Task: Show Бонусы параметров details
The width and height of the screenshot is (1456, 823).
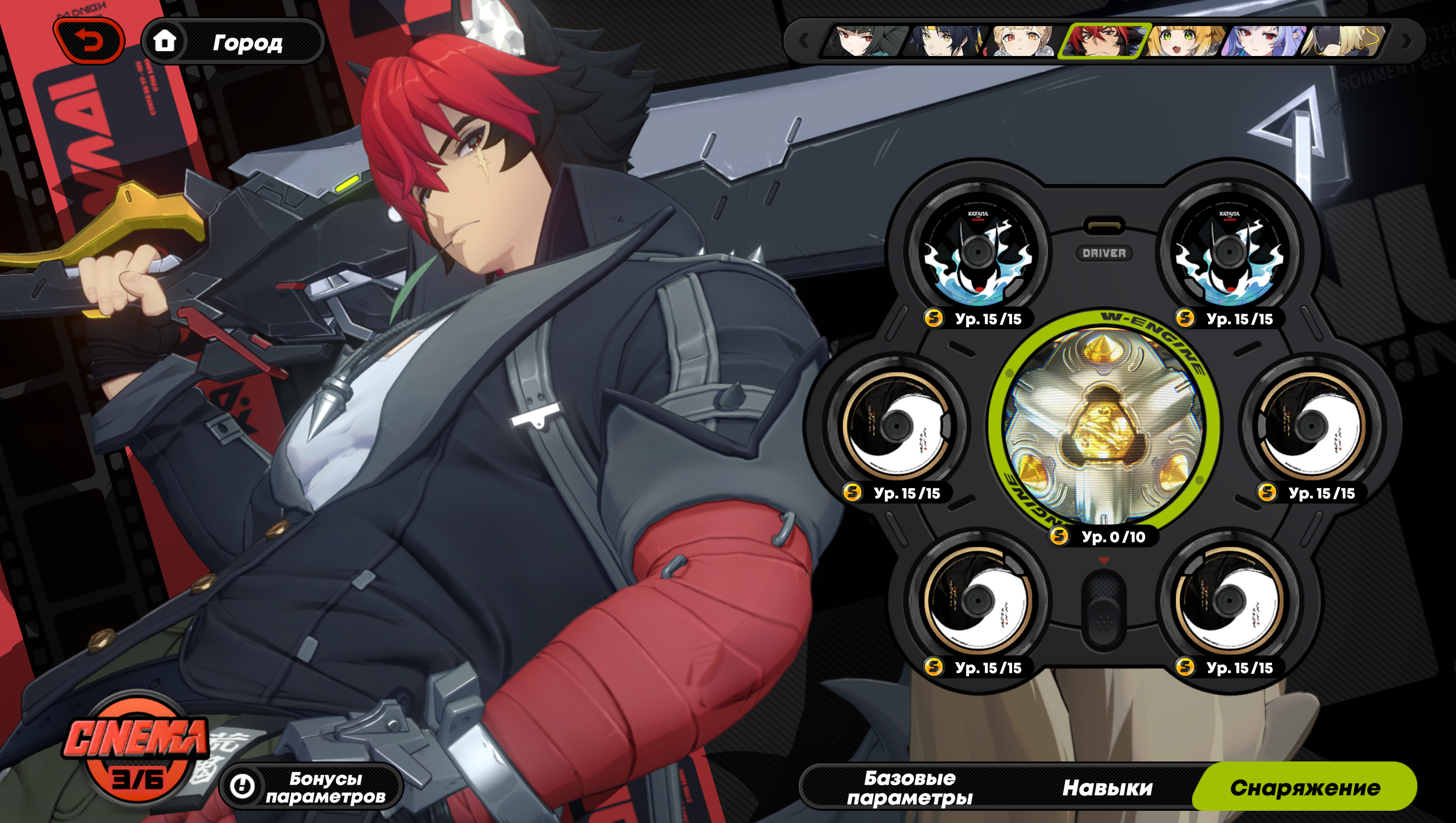Action: pyautogui.click(x=312, y=787)
